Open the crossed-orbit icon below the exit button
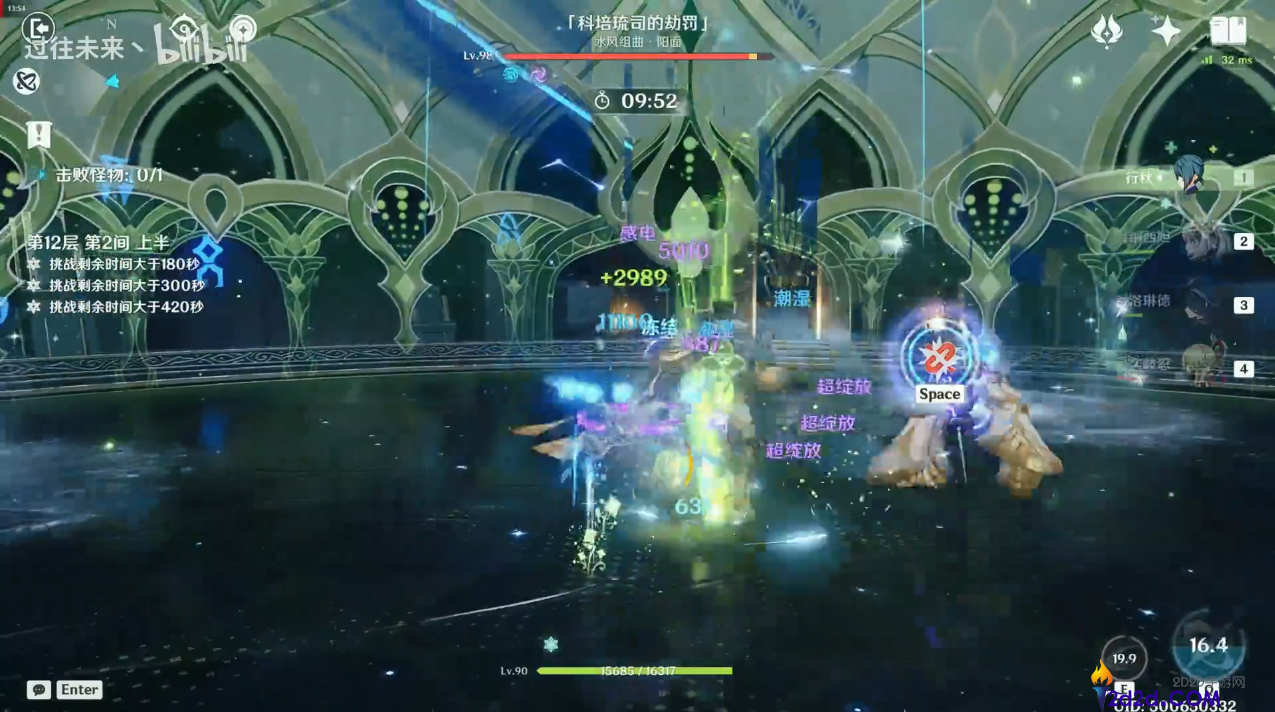The image size is (1275, 712). (x=27, y=81)
